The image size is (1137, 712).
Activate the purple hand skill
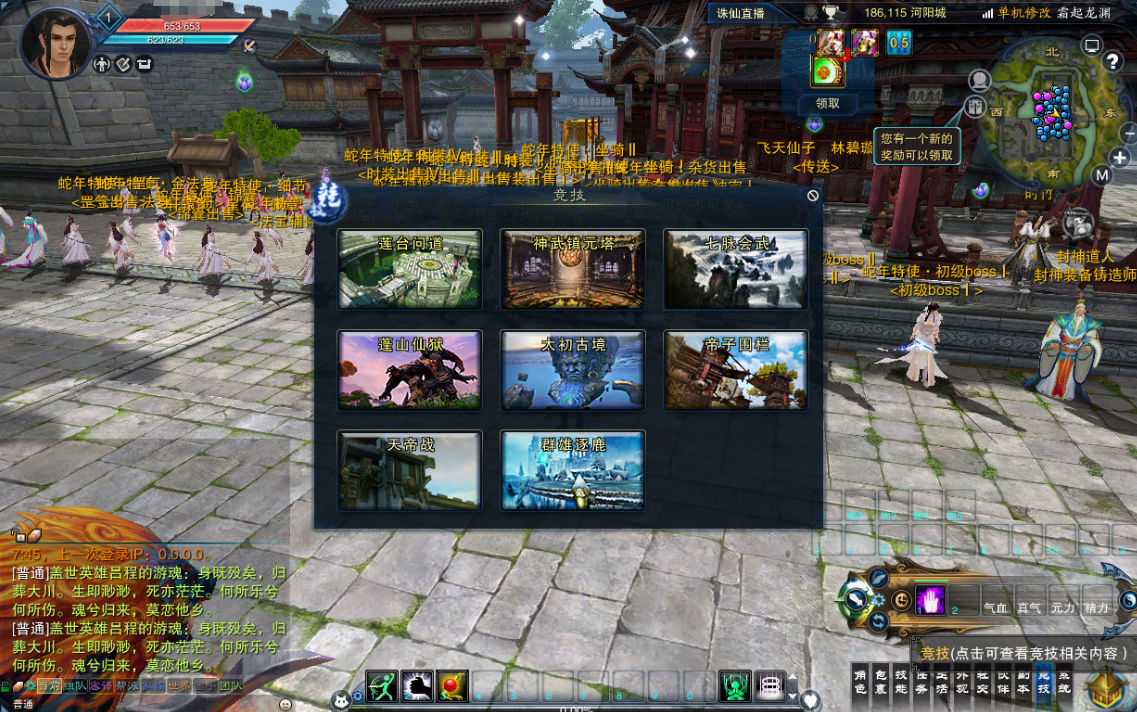pos(931,599)
